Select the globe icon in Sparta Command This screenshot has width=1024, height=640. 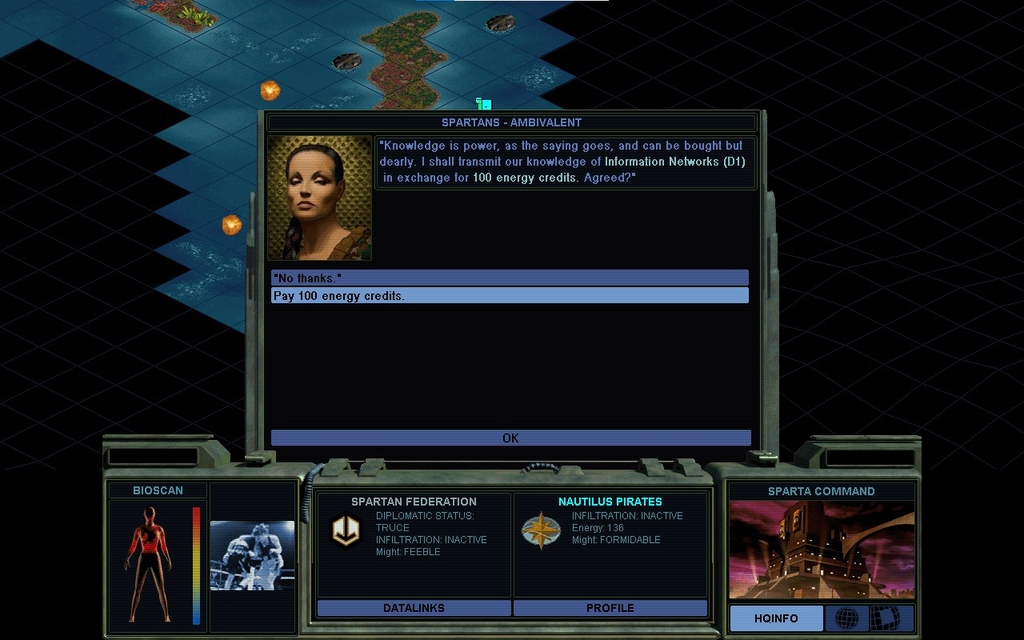click(847, 618)
